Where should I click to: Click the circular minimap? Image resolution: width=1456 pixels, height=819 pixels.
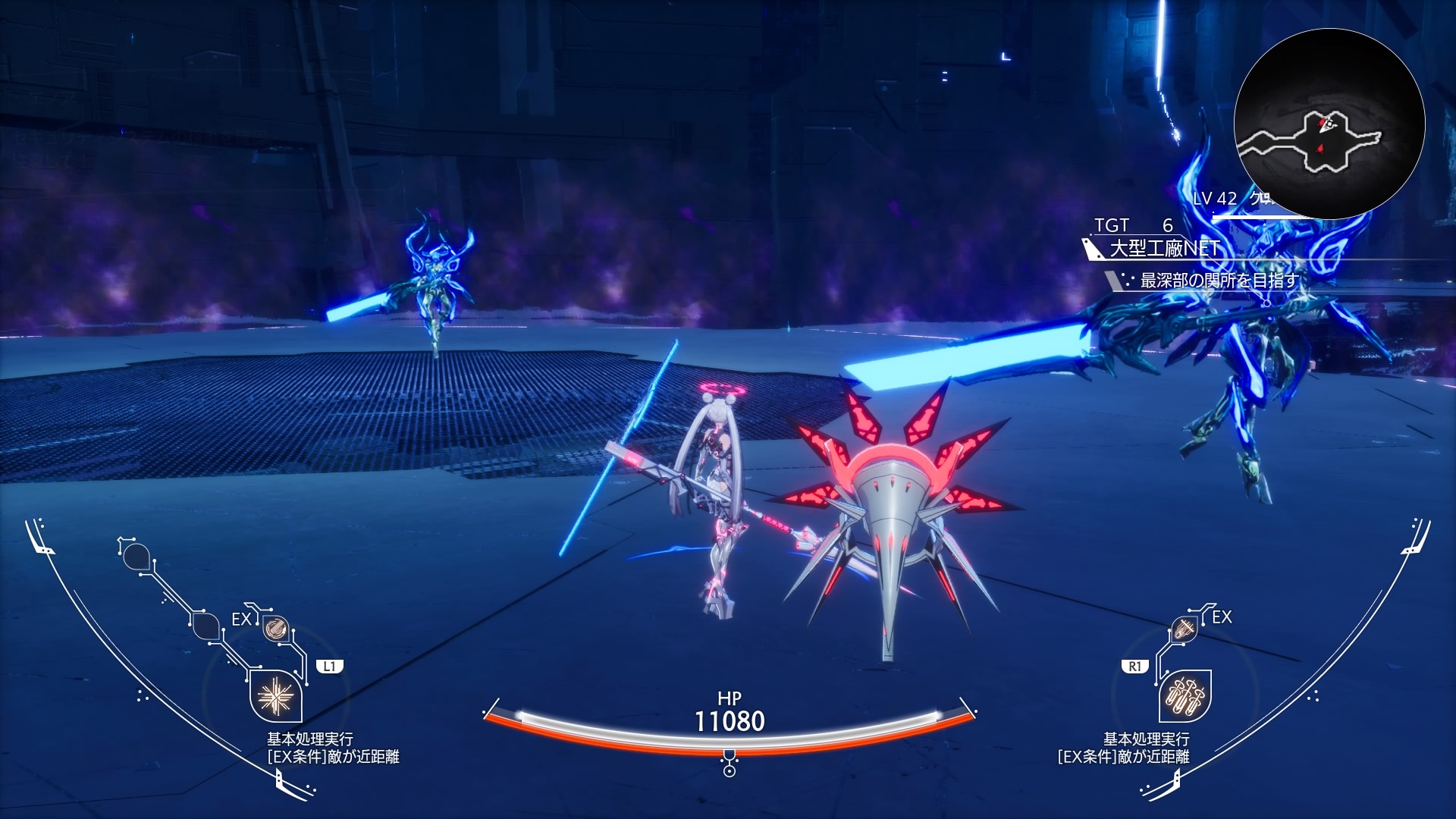(x=1329, y=124)
